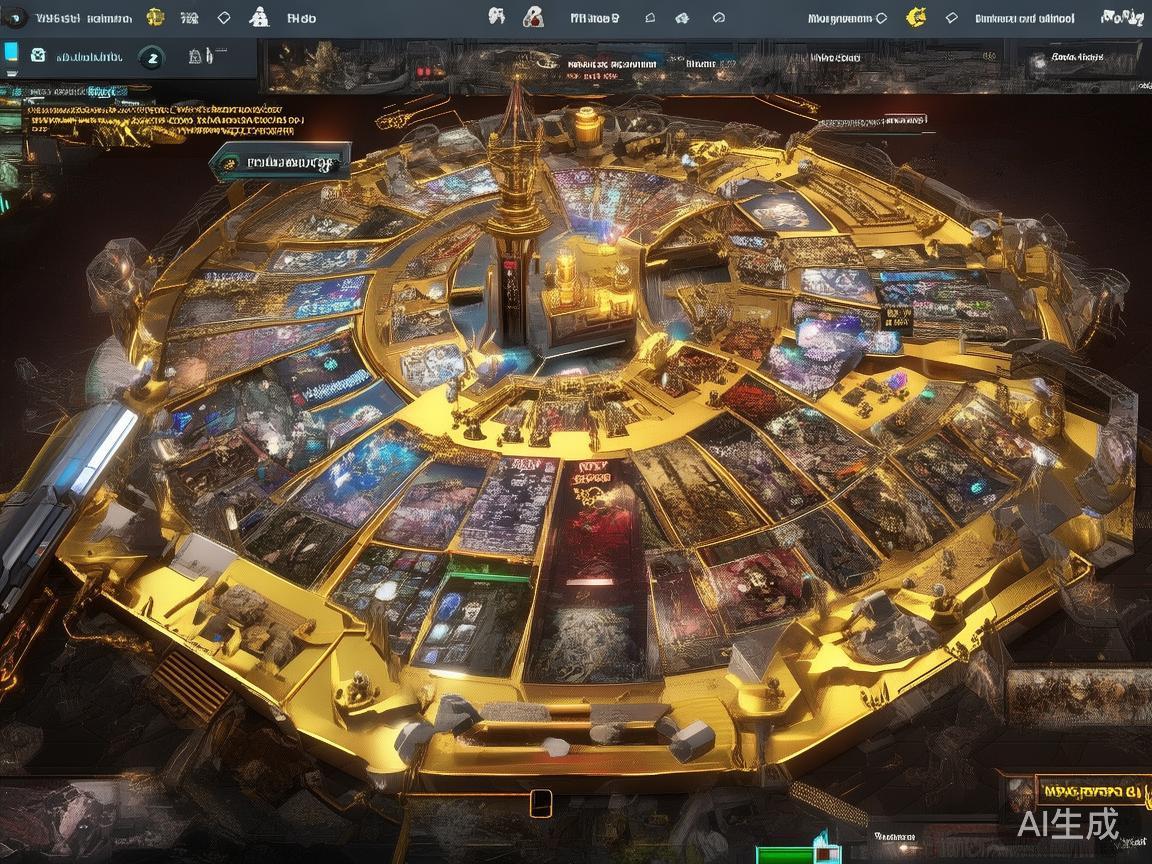This screenshot has height=864, width=1152.
Task: Select the yellow emblem icon beside the avatar label
Action: click(155, 17)
